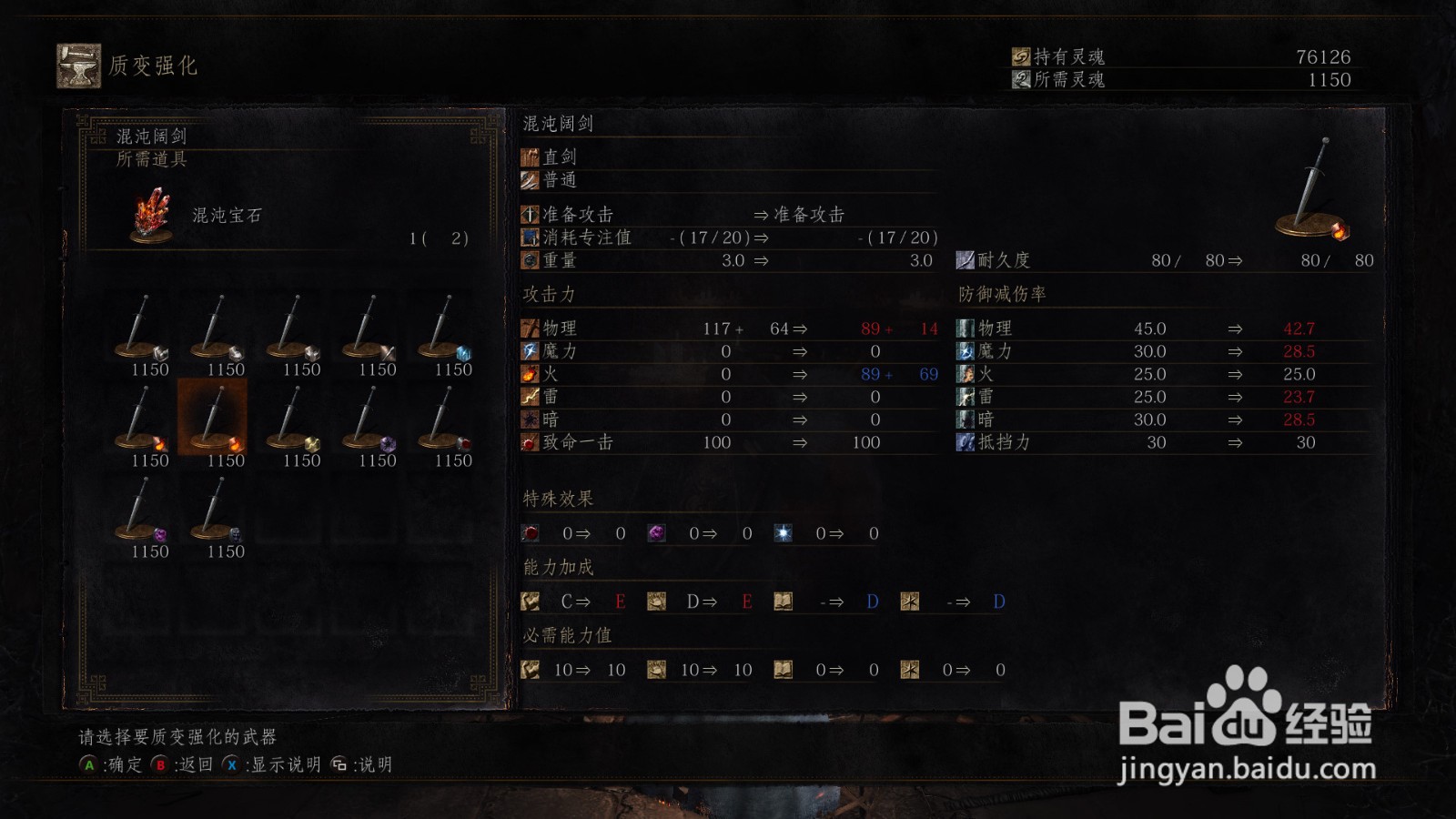
Task: Click the intelligence book icon under 必需能力值
Action: 781,670
